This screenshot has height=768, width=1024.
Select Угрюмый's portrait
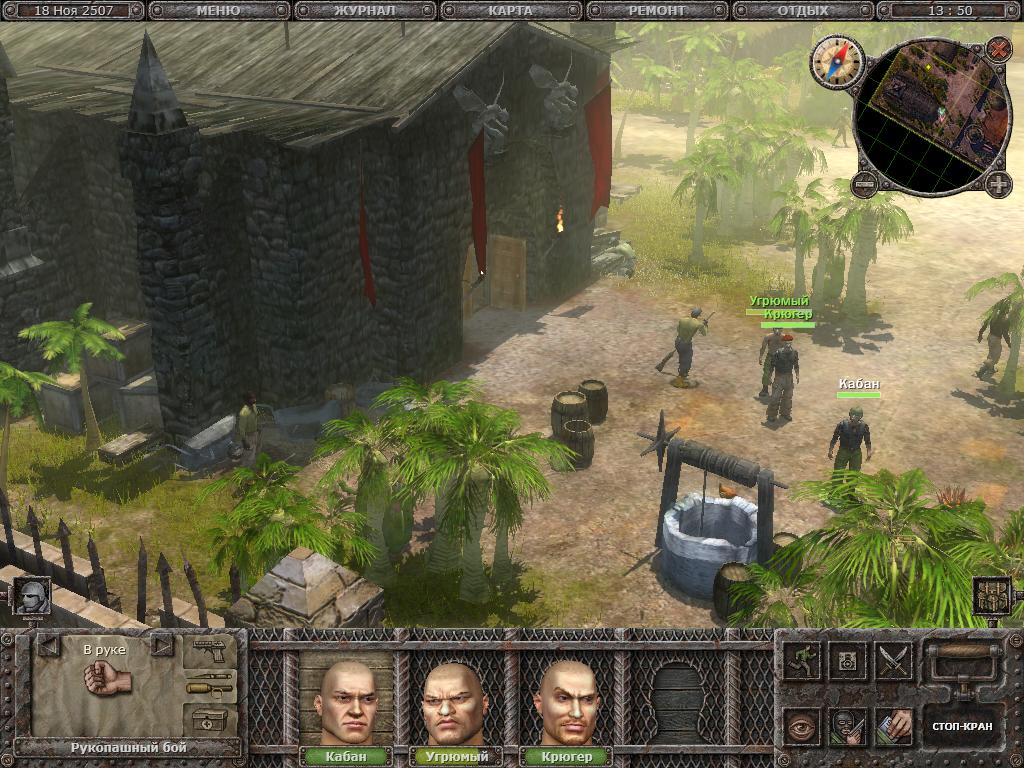click(x=456, y=702)
